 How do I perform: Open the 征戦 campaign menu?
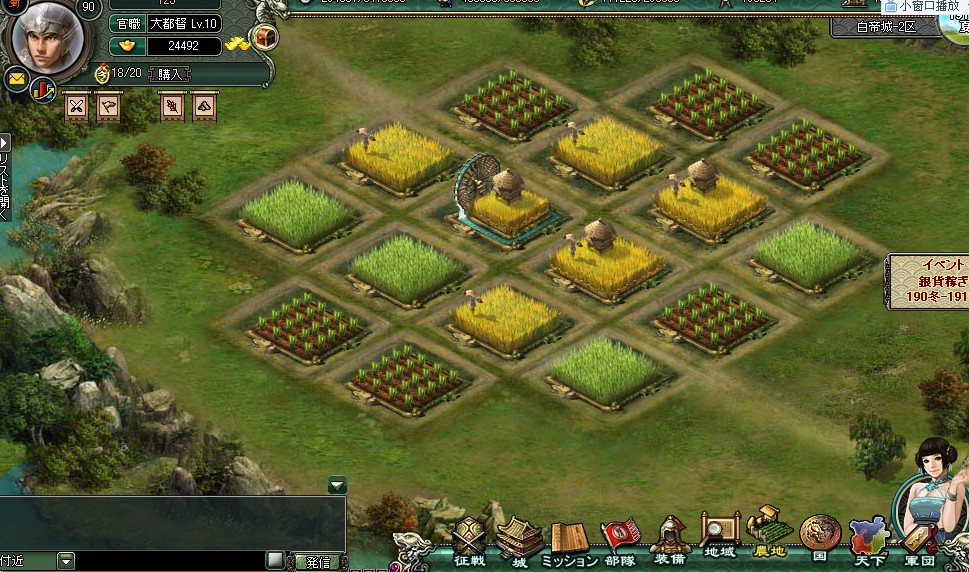[469, 542]
